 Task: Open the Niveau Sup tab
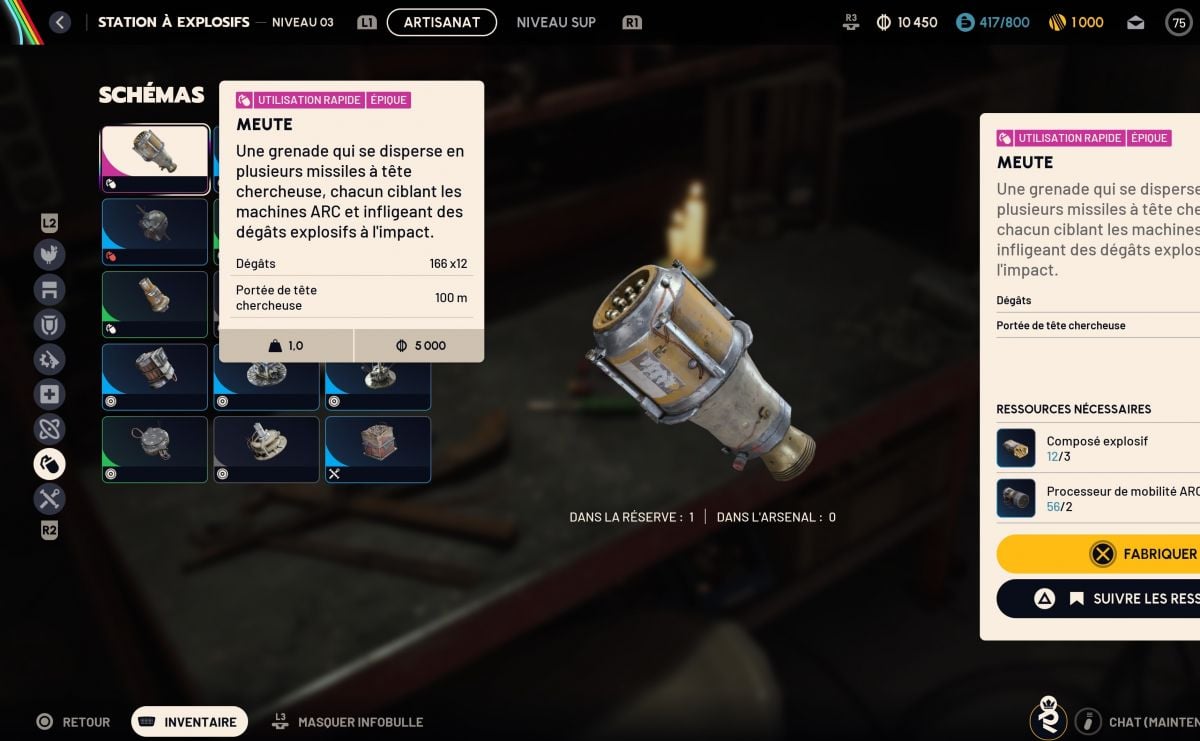[x=556, y=22]
